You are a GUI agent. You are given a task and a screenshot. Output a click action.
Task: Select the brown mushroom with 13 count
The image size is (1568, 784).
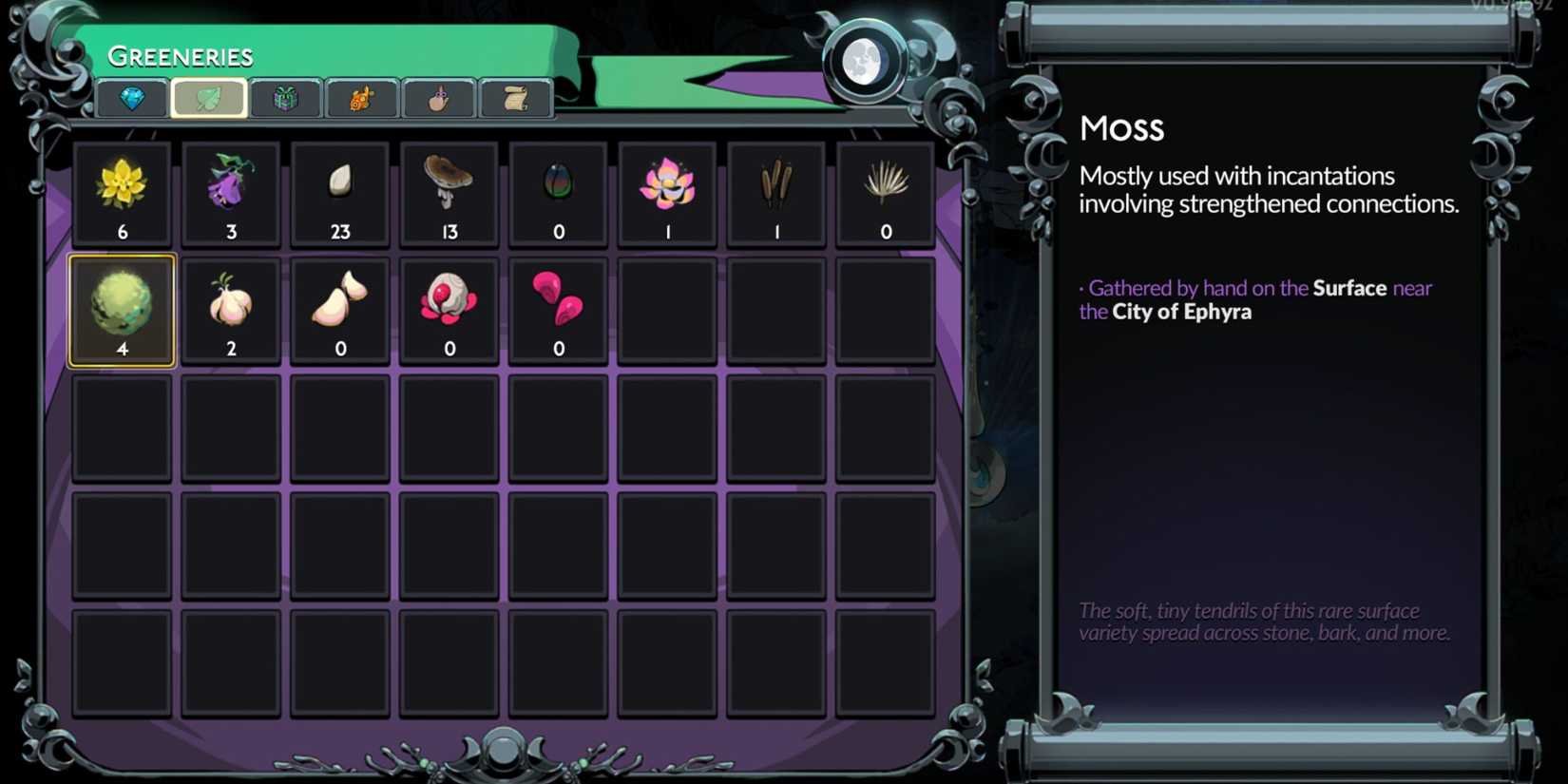tap(449, 193)
